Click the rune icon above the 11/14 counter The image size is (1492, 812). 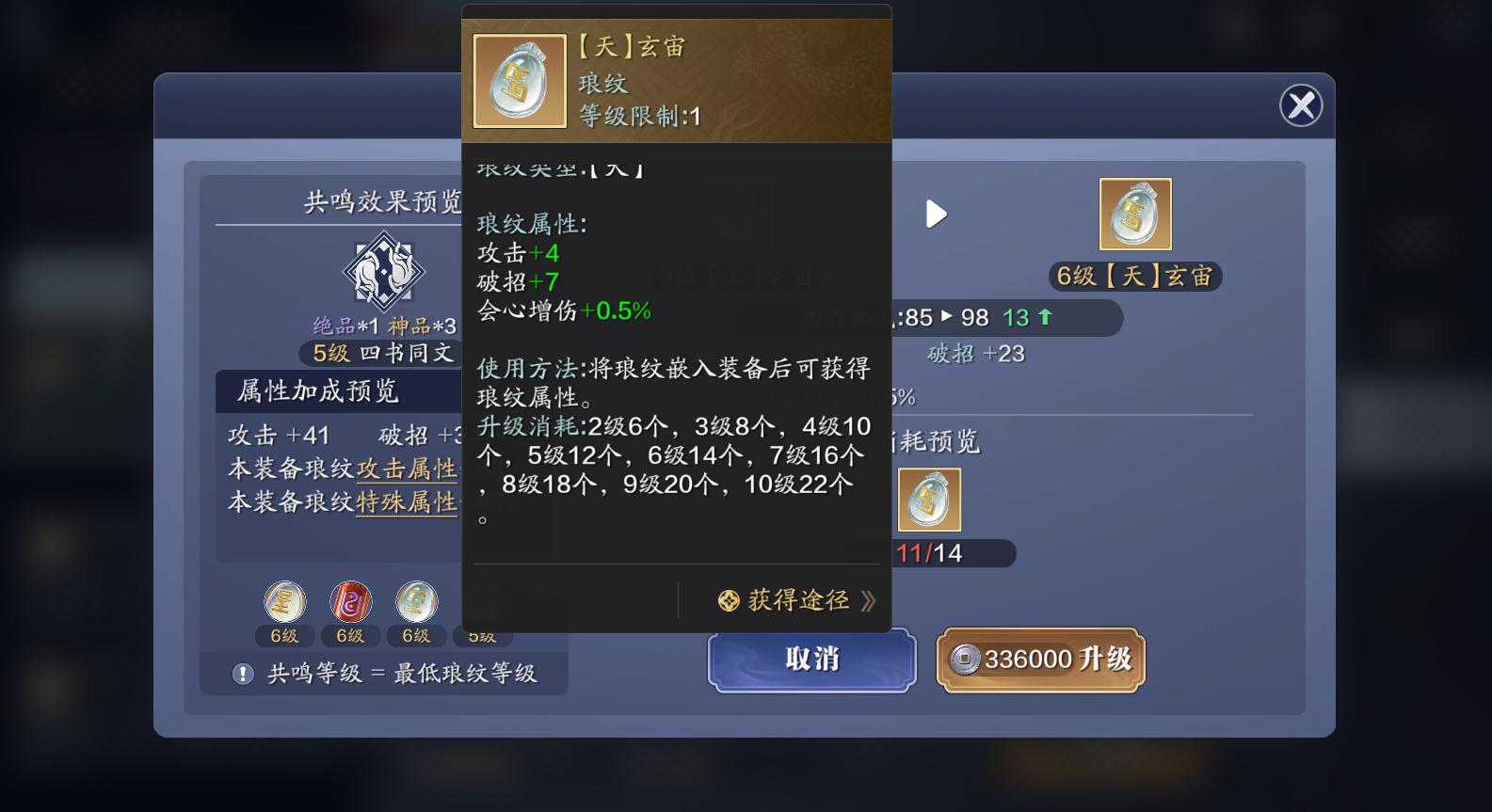(930, 500)
